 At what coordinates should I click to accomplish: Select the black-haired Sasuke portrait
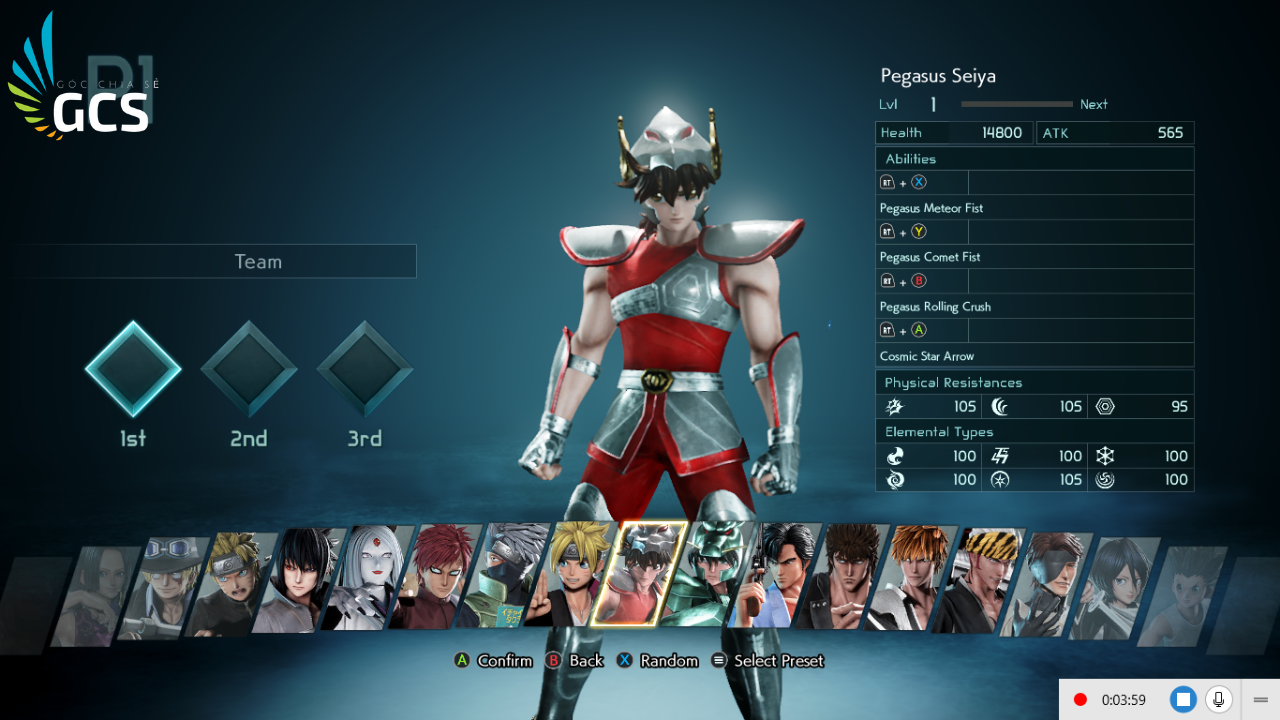[298, 581]
